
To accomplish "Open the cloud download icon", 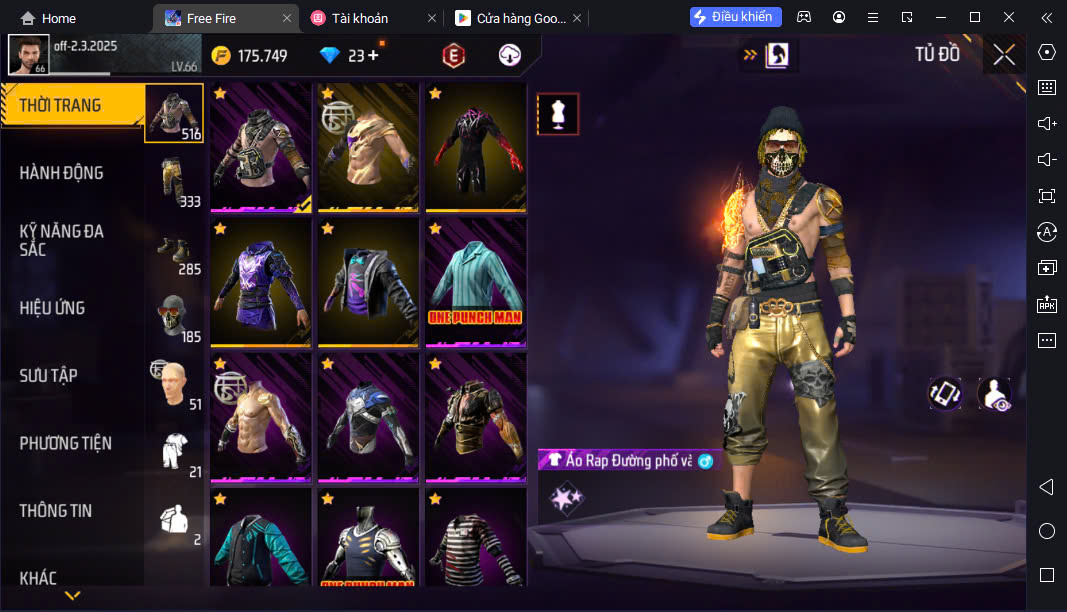I will 510,56.
